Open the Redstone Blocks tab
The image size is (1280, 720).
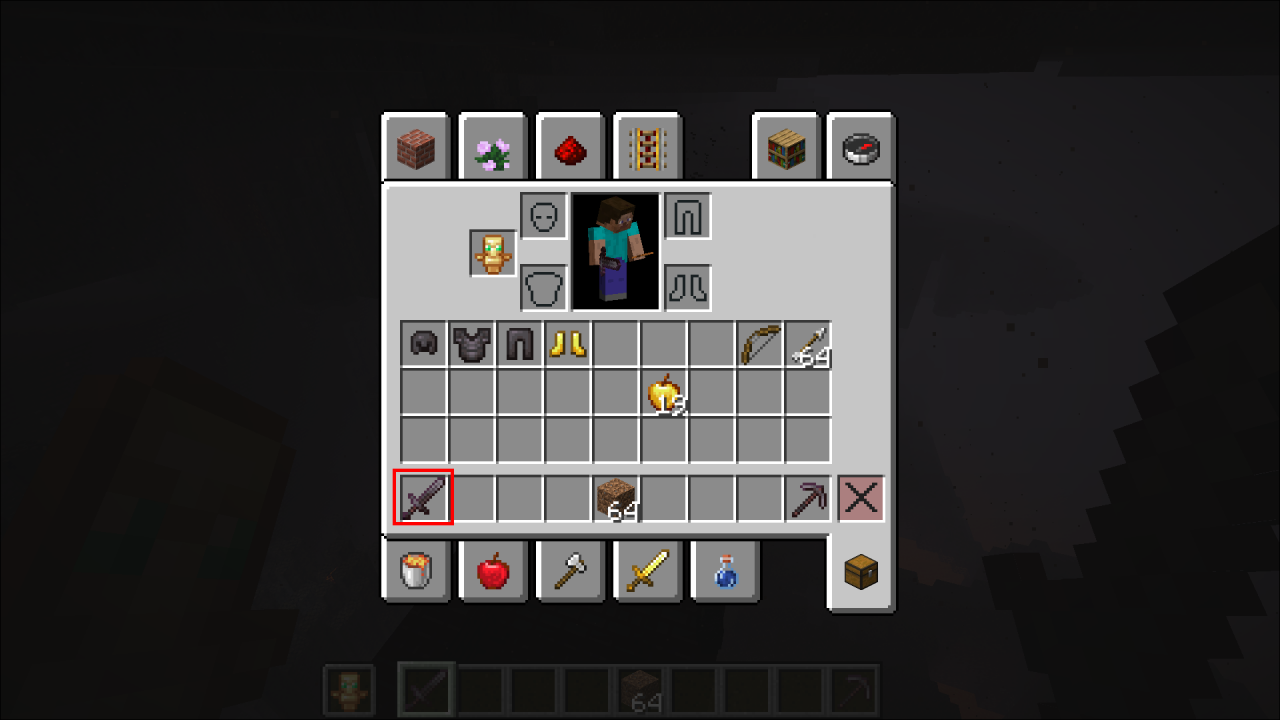pos(569,145)
